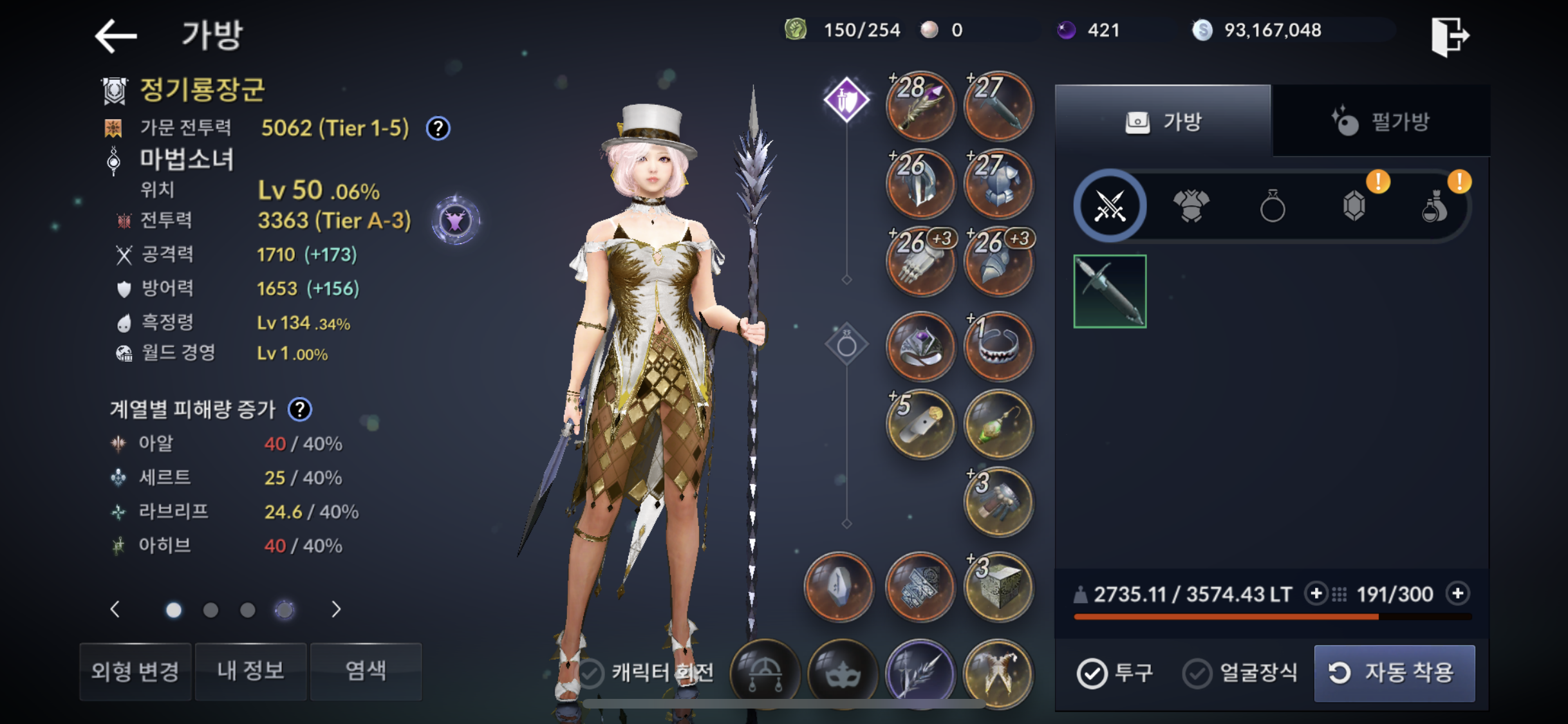Select the 가방 inventory tab
This screenshot has height=724, width=1568.
[x=1163, y=122]
